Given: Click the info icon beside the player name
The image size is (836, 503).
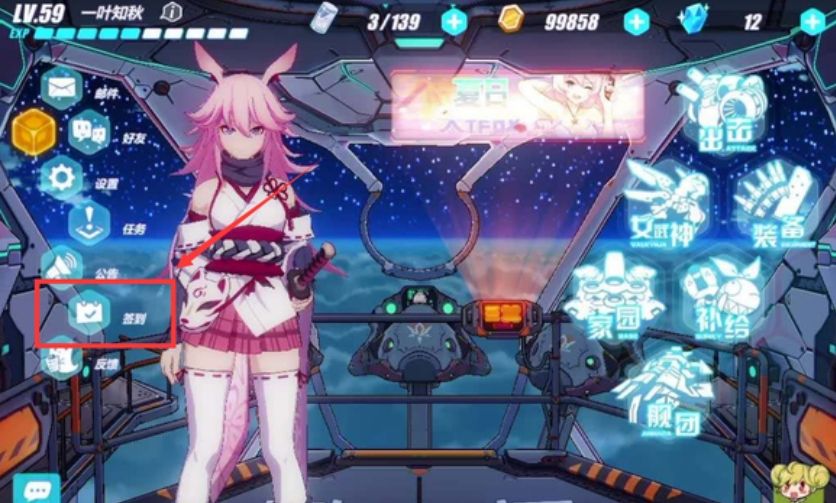Looking at the screenshot, I should (x=172, y=12).
